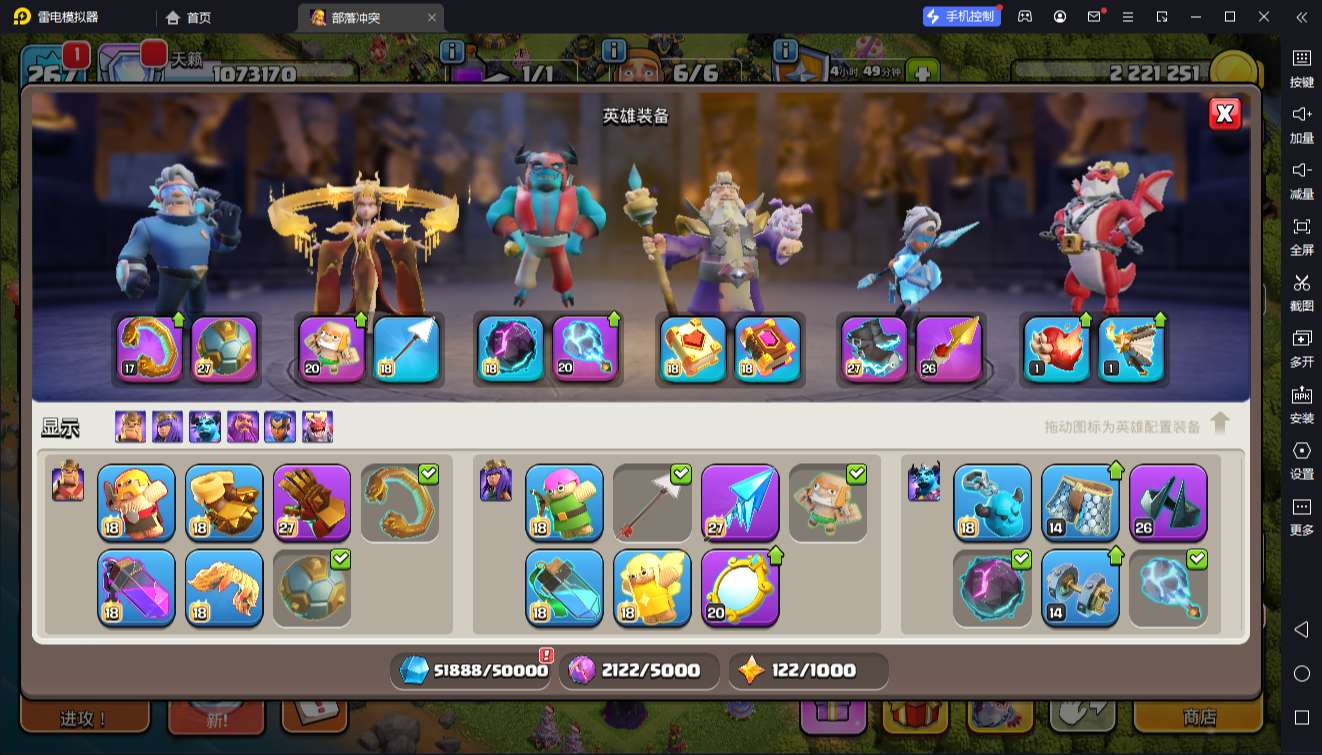Choose the Frozen Arrow equipment
Viewport: 1322px width, 755px height.
coord(740,502)
